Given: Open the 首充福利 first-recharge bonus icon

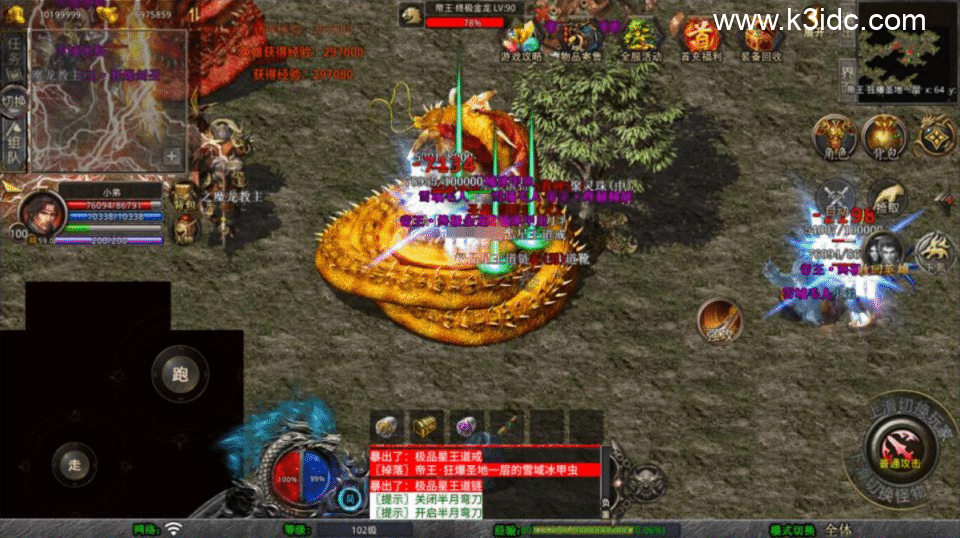Looking at the screenshot, I should click(699, 40).
